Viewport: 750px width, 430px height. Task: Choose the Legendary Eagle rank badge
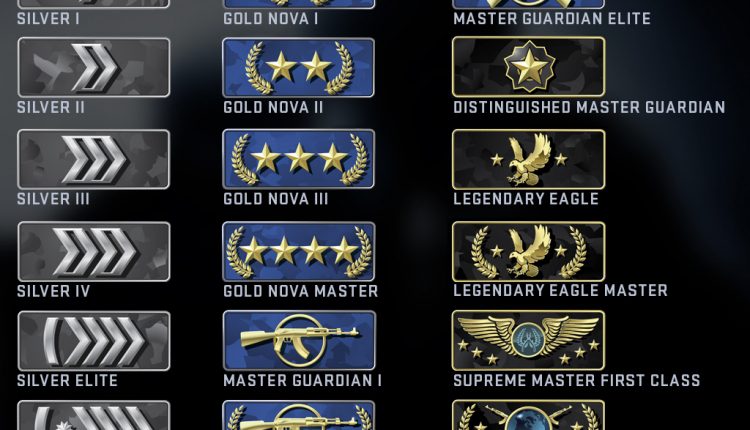tap(528, 159)
